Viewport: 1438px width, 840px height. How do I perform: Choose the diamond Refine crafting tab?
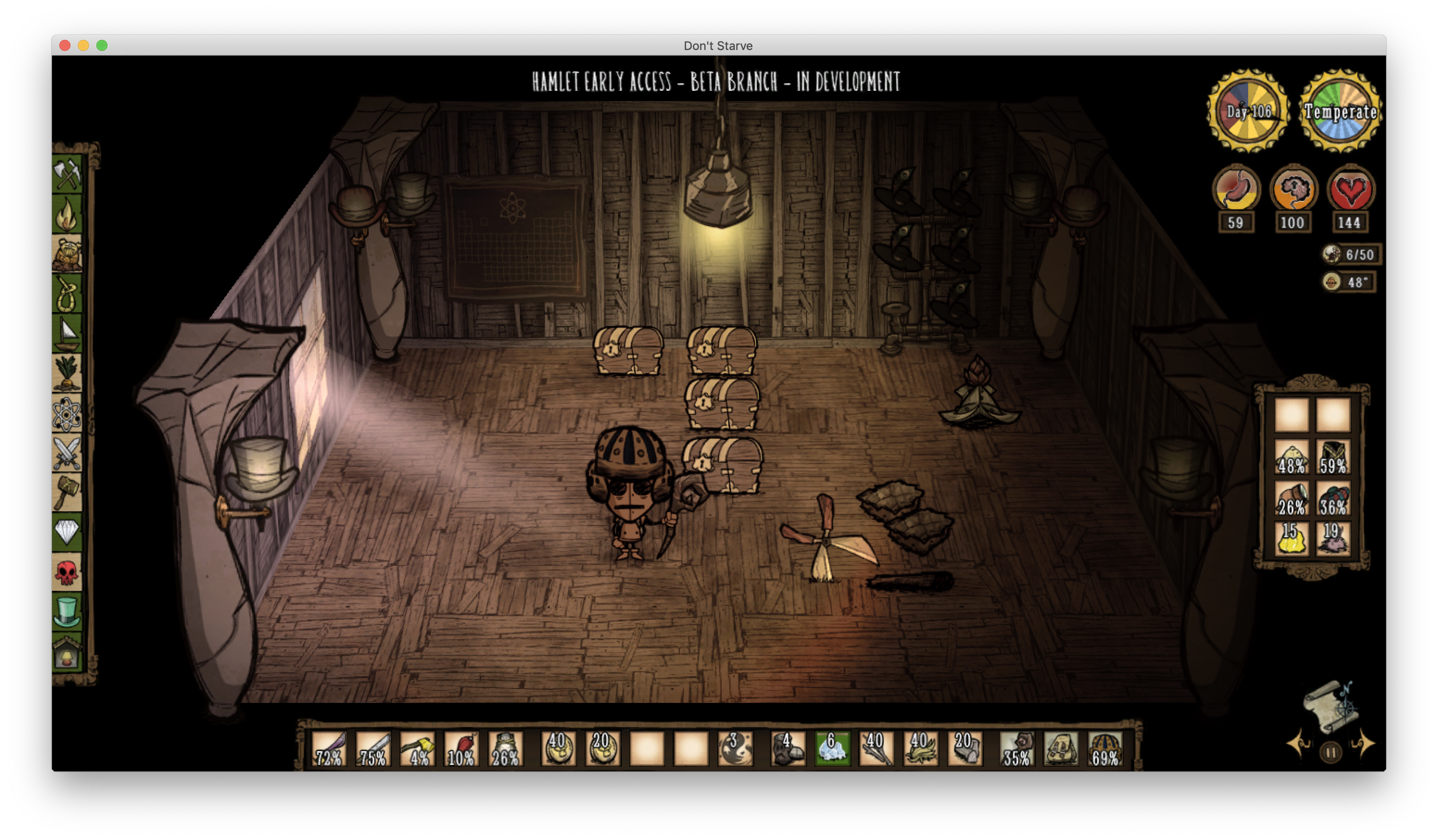[67, 533]
